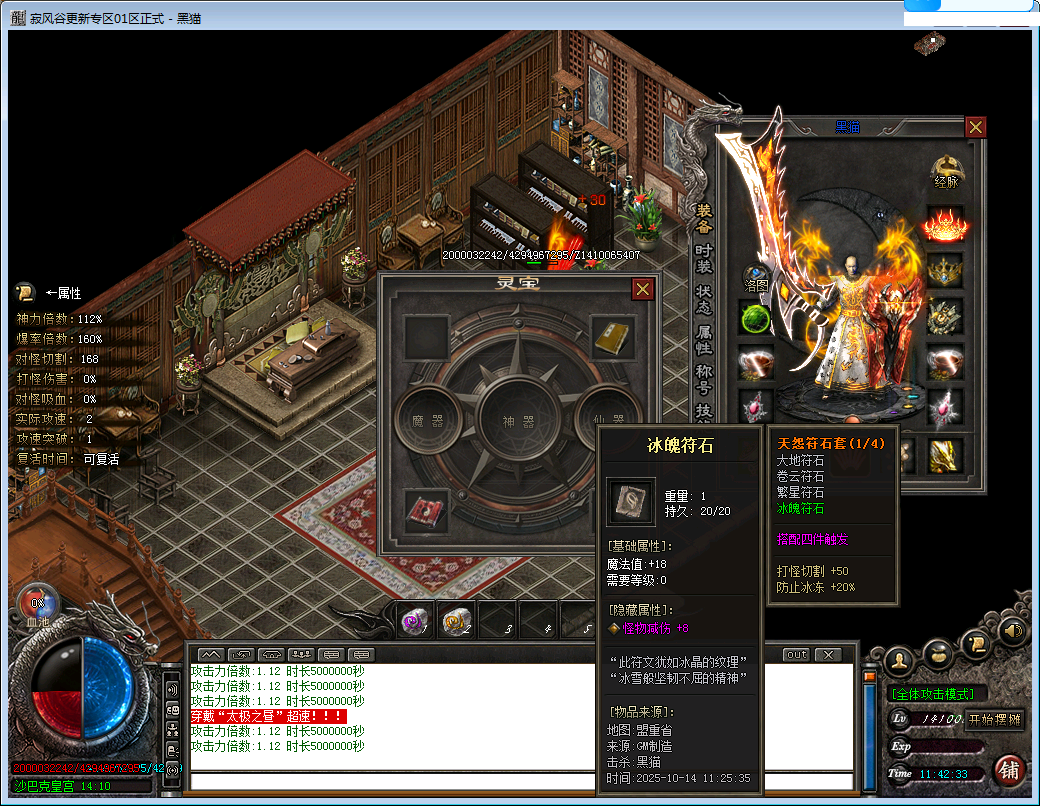
Task: Toggle the sound speaker icon
Action: (1011, 631)
